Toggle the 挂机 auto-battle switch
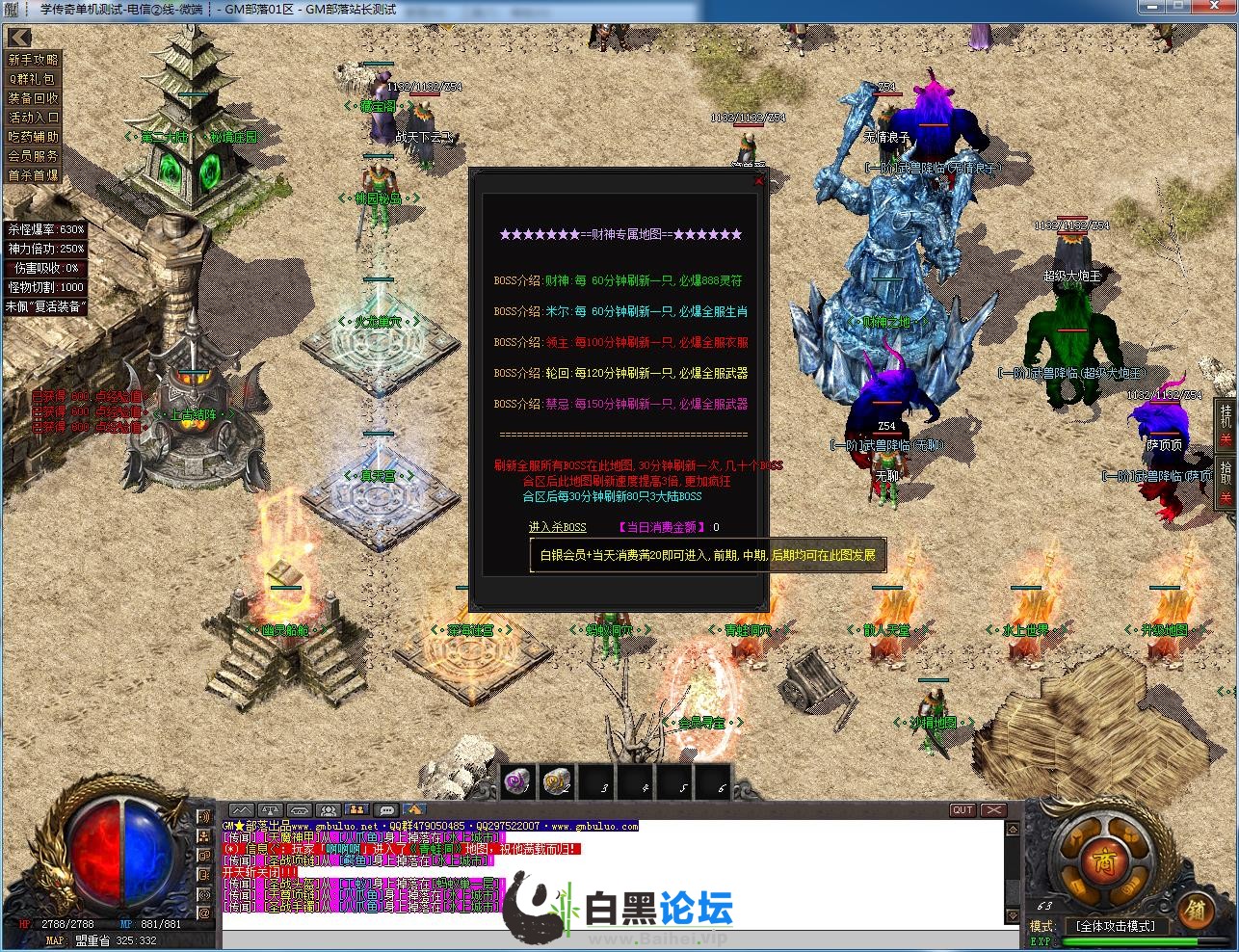 tap(1226, 425)
